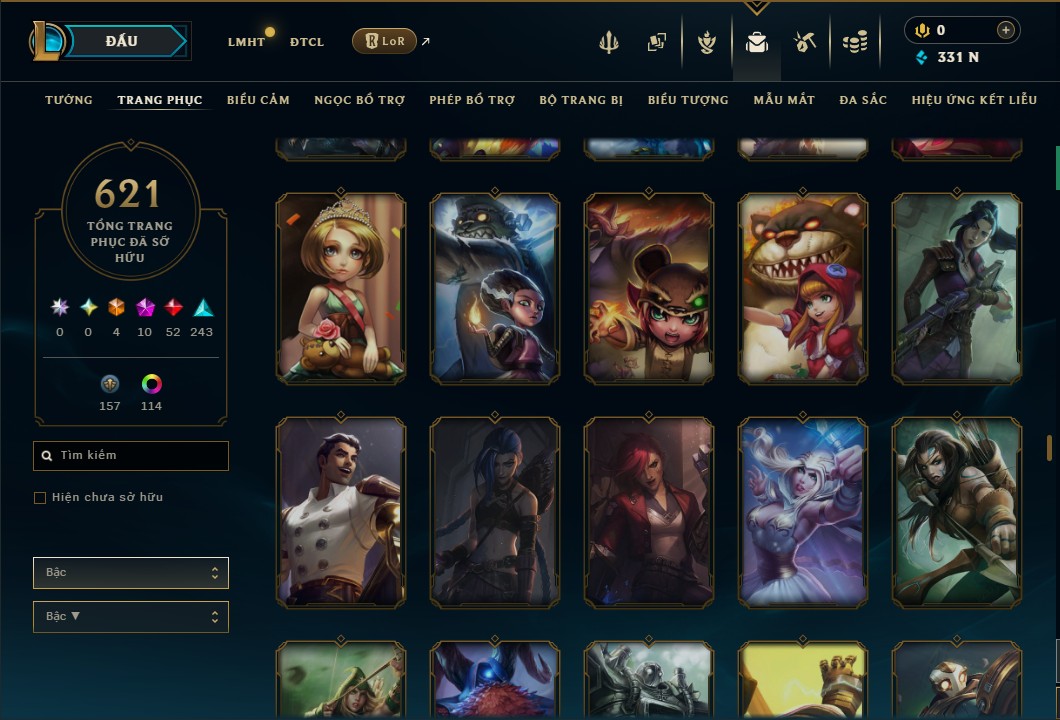Viewport: 1060px width, 720px height.
Task: Select the Annie red riding hood skin
Action: [803, 289]
